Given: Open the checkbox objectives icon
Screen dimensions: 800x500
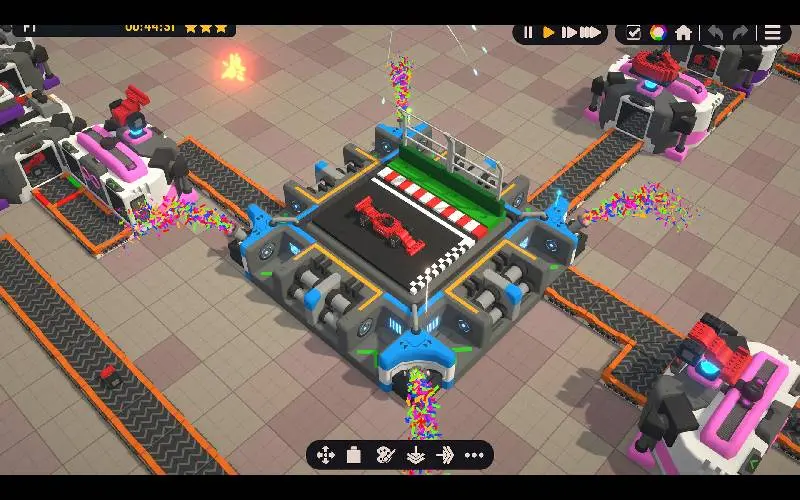Looking at the screenshot, I should (x=633, y=32).
